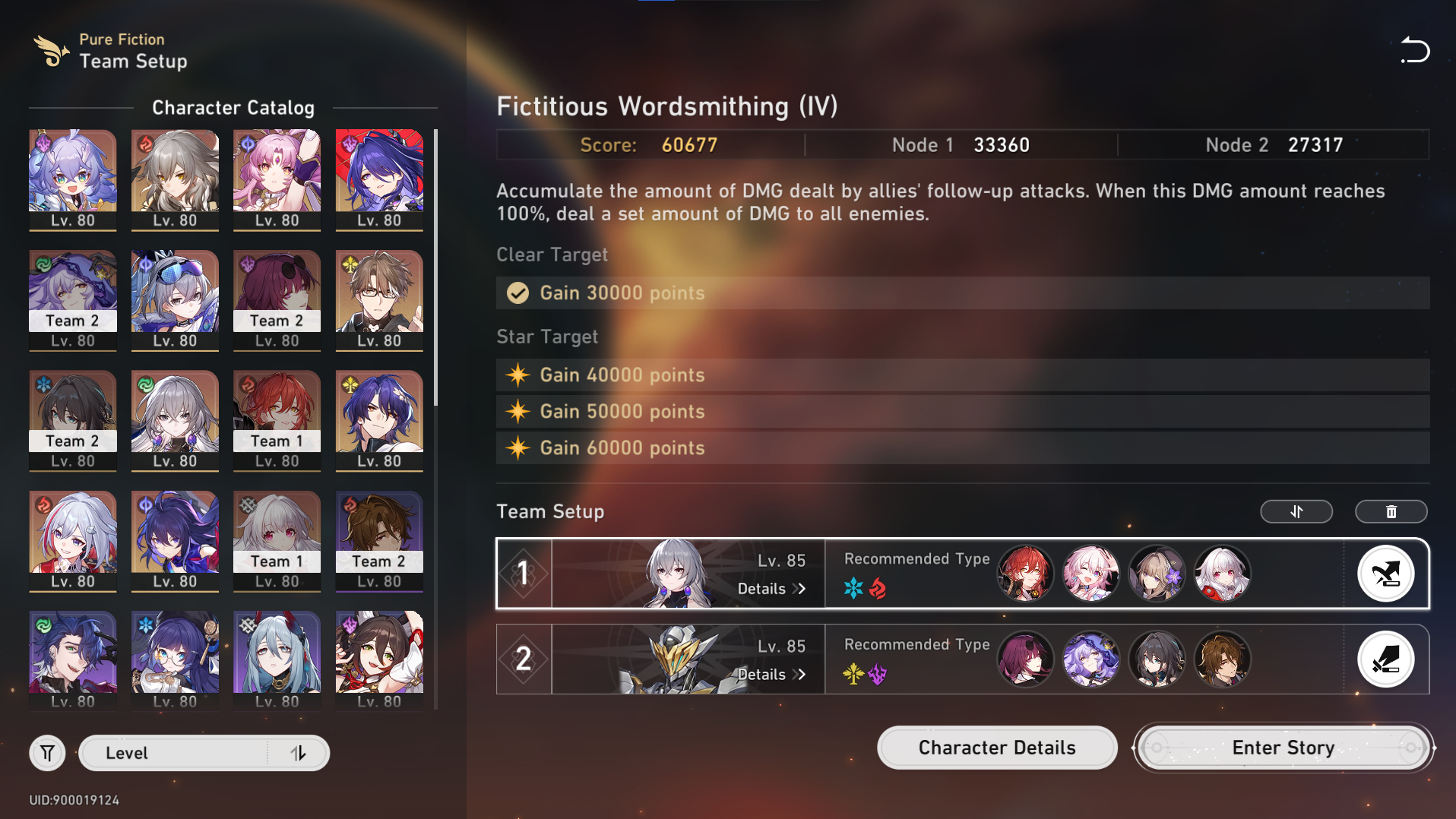Select Himeko's portrait in Team 1 recommendations

click(1027, 574)
